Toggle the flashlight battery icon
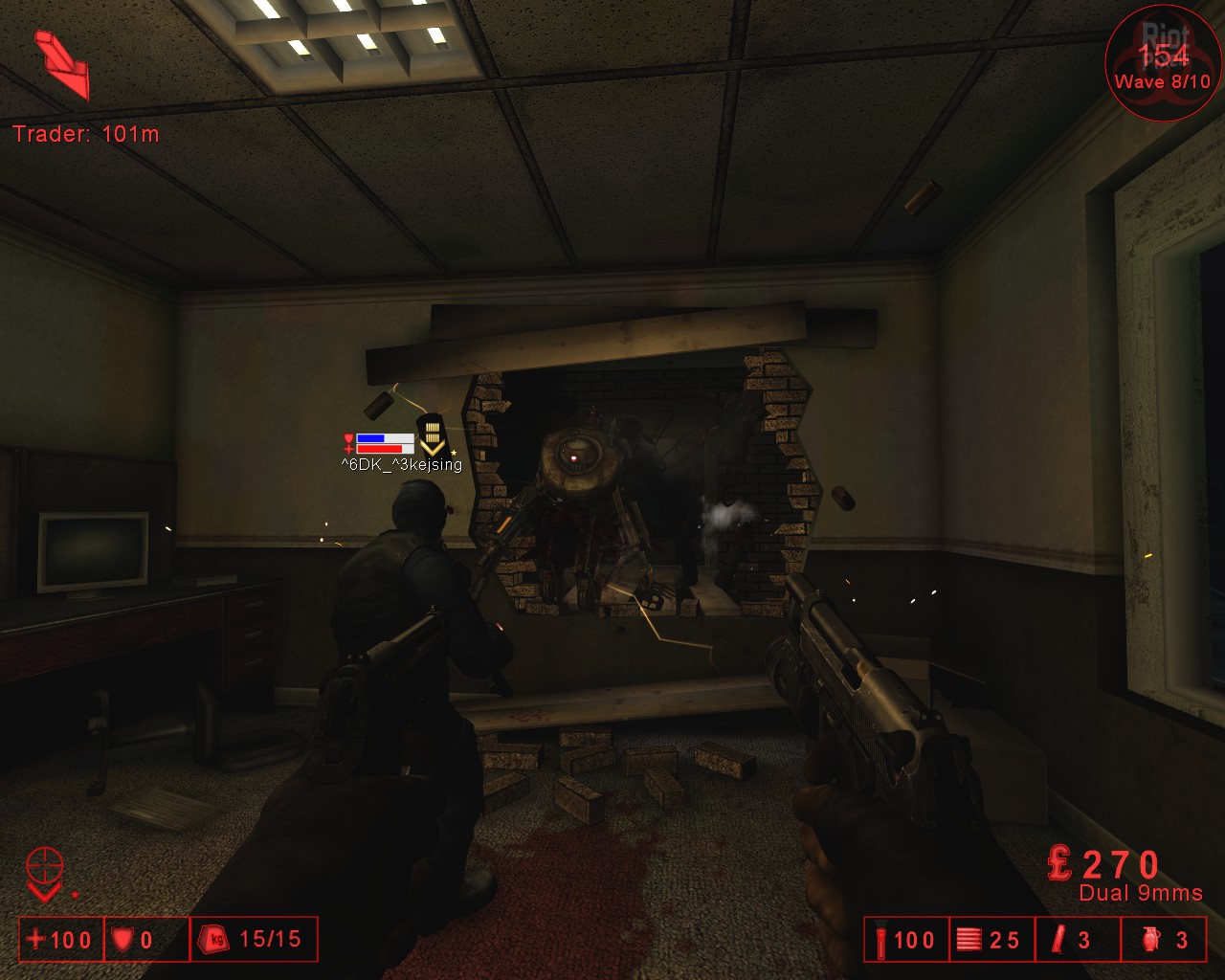The image size is (1225, 980). tap(880, 940)
